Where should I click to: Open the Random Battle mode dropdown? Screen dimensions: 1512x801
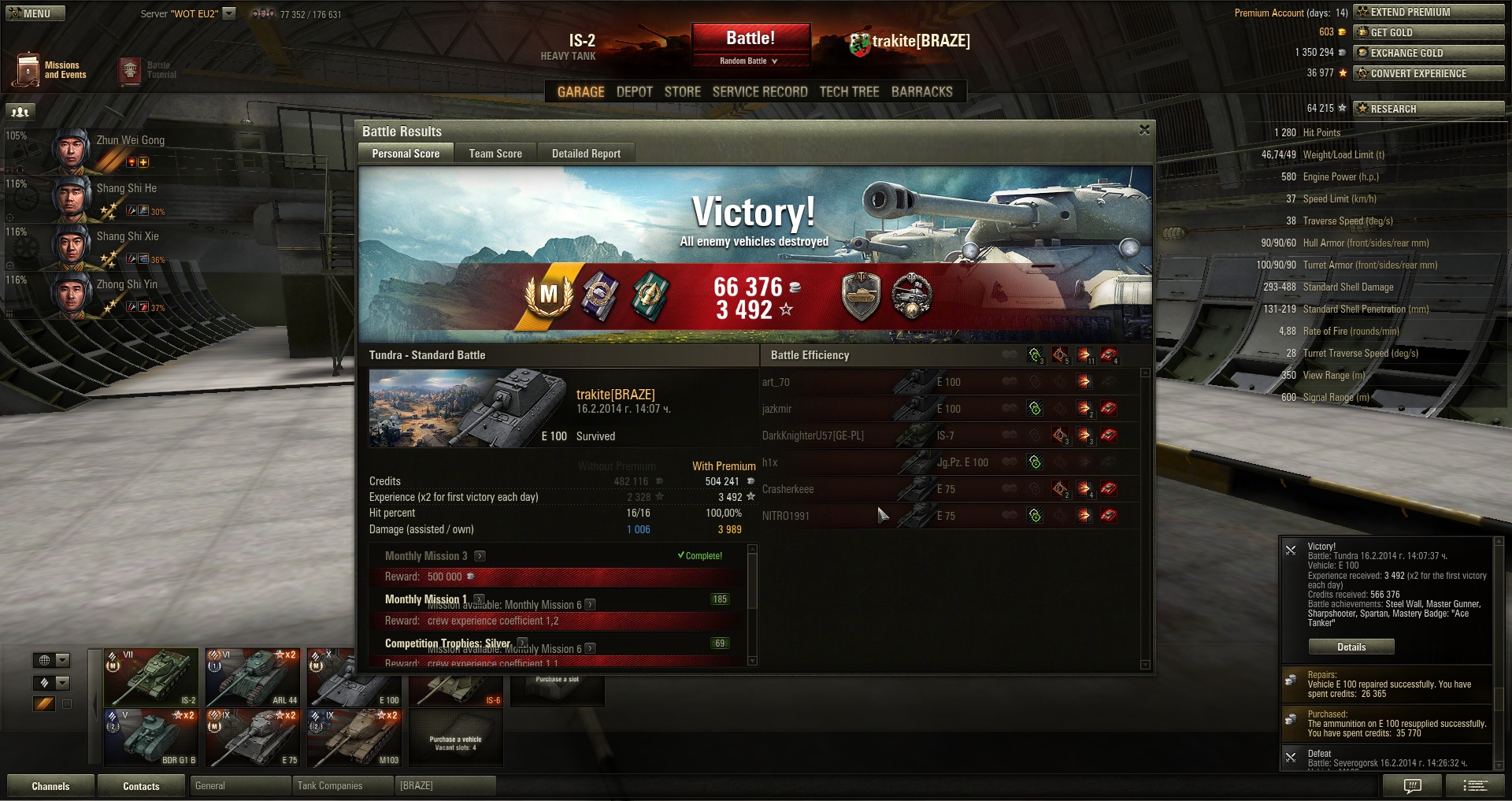(x=749, y=61)
